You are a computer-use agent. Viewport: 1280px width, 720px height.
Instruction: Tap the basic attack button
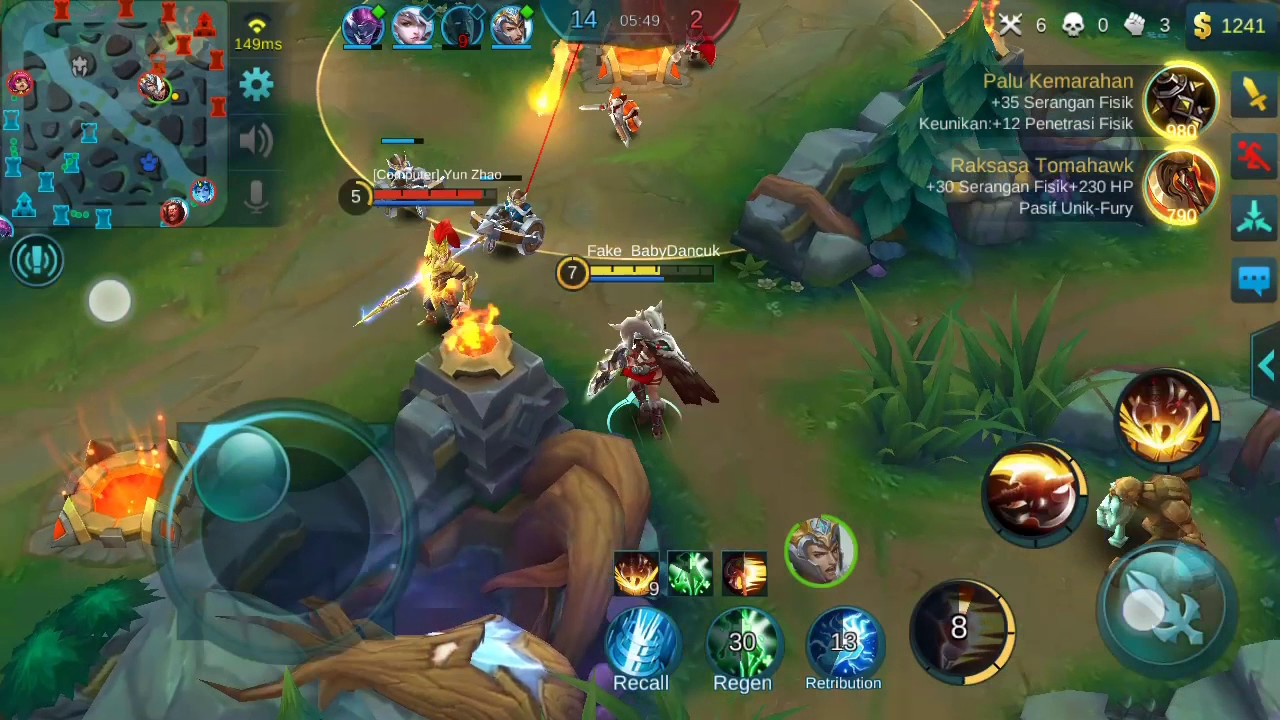1166,604
